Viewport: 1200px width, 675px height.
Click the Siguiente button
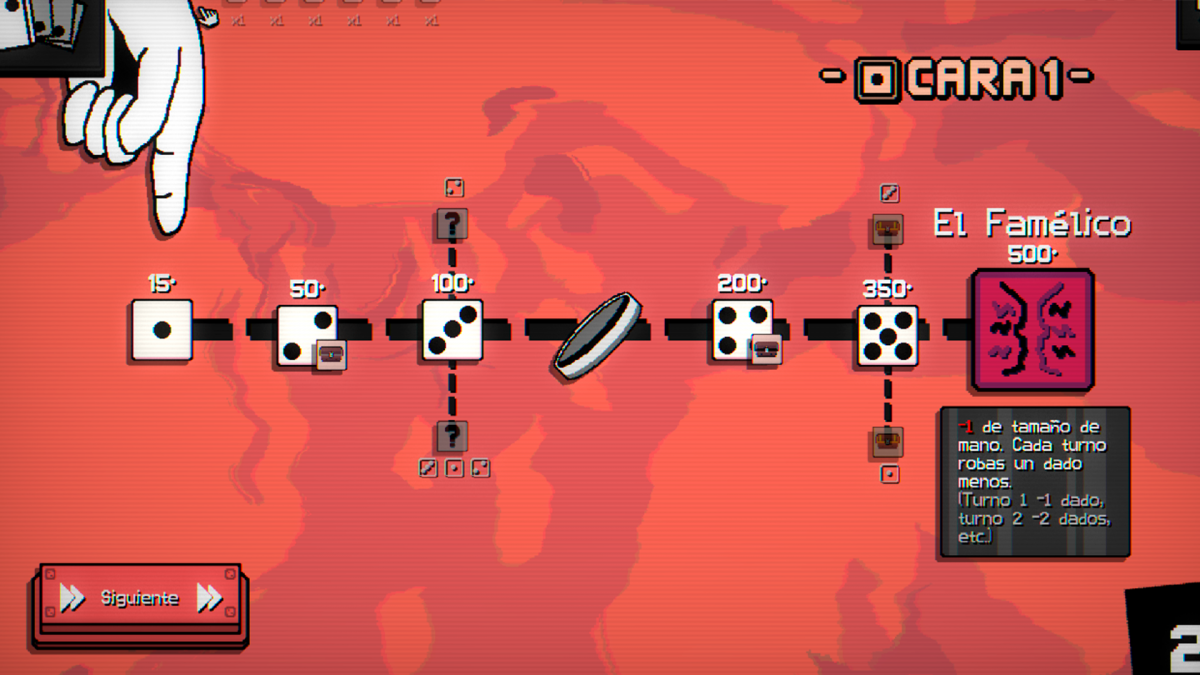[139, 598]
